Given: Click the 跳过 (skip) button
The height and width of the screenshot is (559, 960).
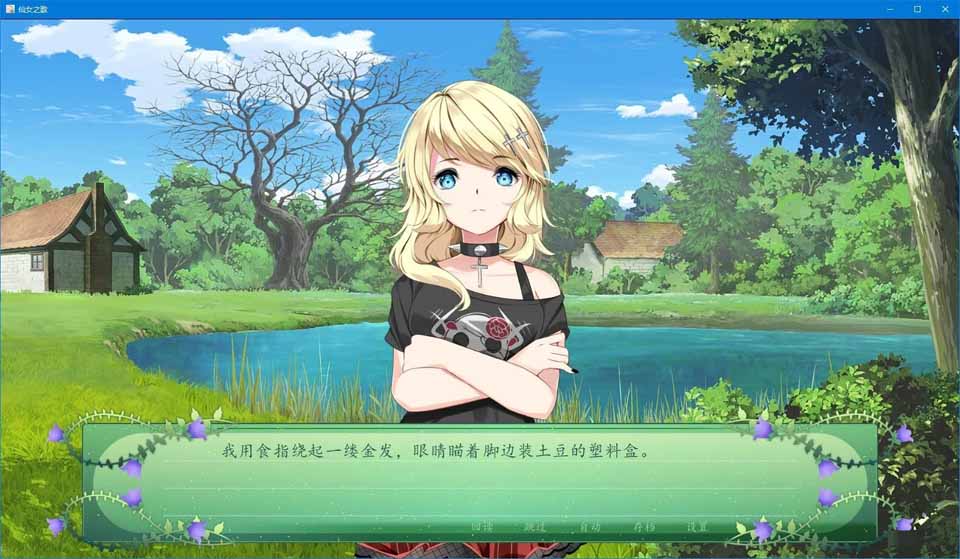Looking at the screenshot, I should click(535, 527).
